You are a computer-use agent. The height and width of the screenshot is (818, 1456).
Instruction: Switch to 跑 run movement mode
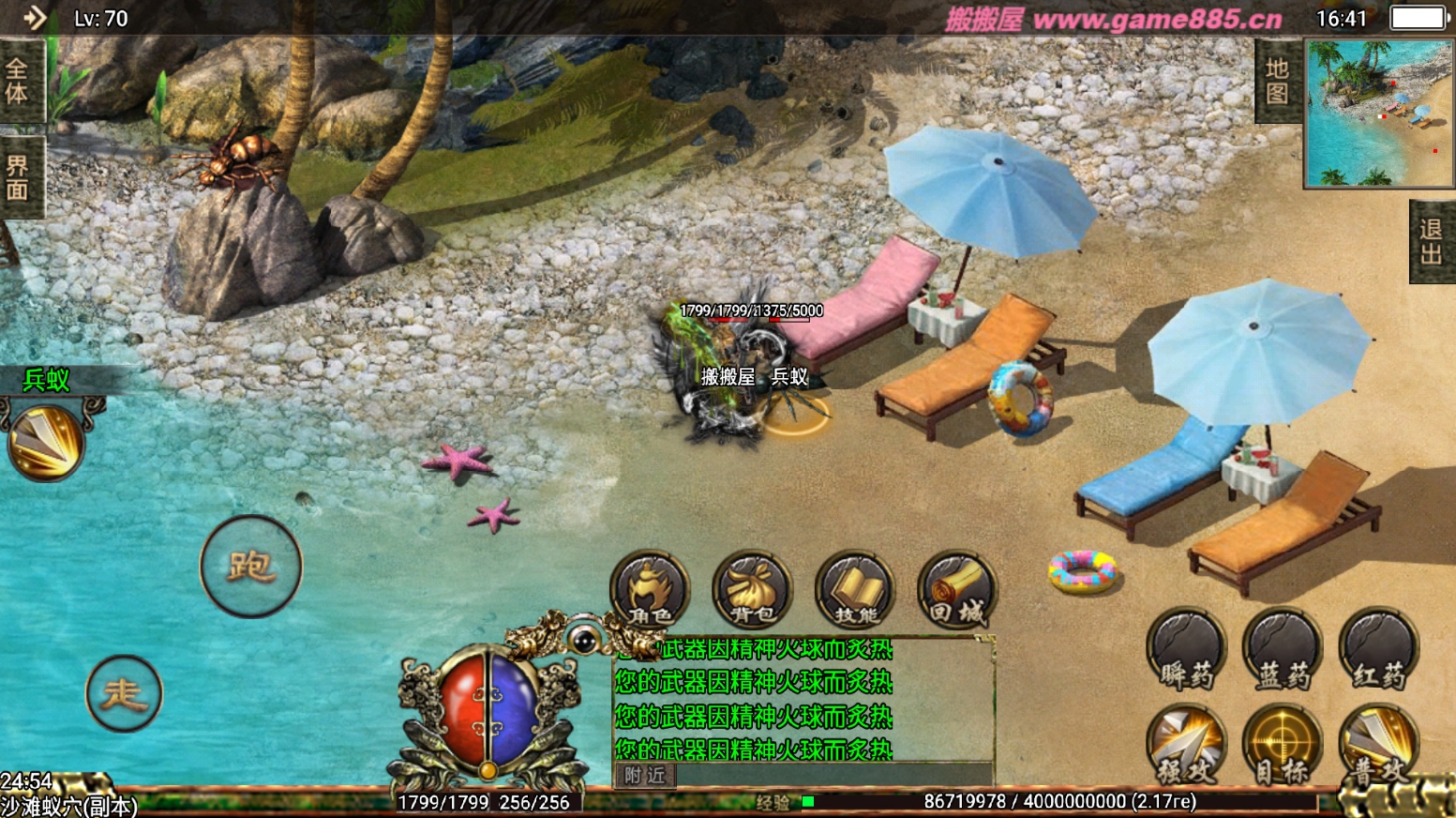(250, 567)
